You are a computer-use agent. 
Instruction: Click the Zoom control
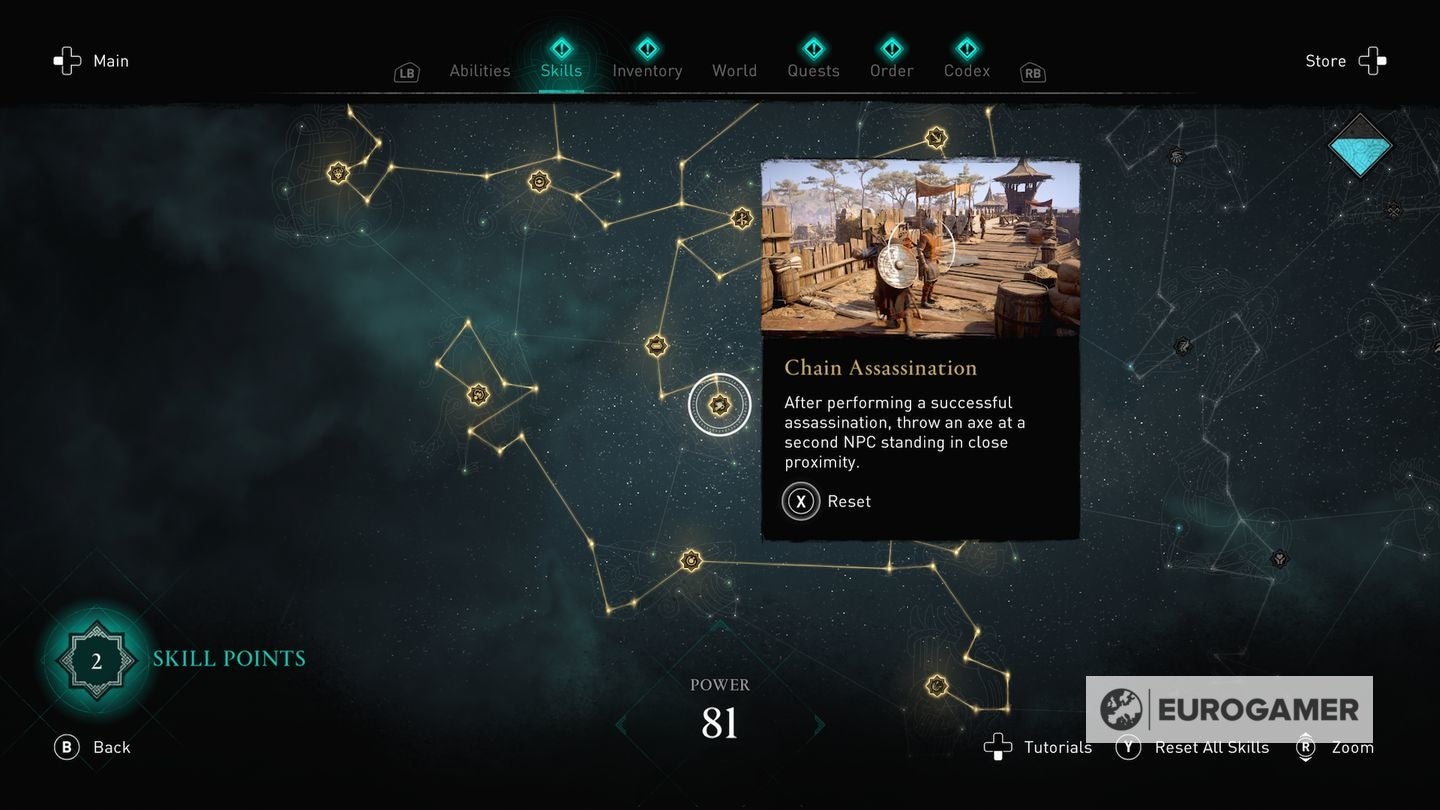1335,747
